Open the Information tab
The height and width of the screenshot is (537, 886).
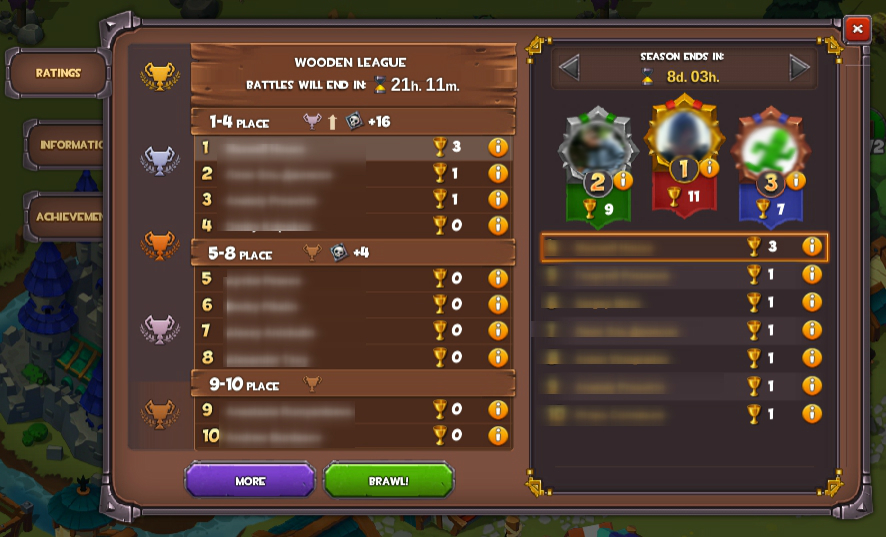[68, 145]
